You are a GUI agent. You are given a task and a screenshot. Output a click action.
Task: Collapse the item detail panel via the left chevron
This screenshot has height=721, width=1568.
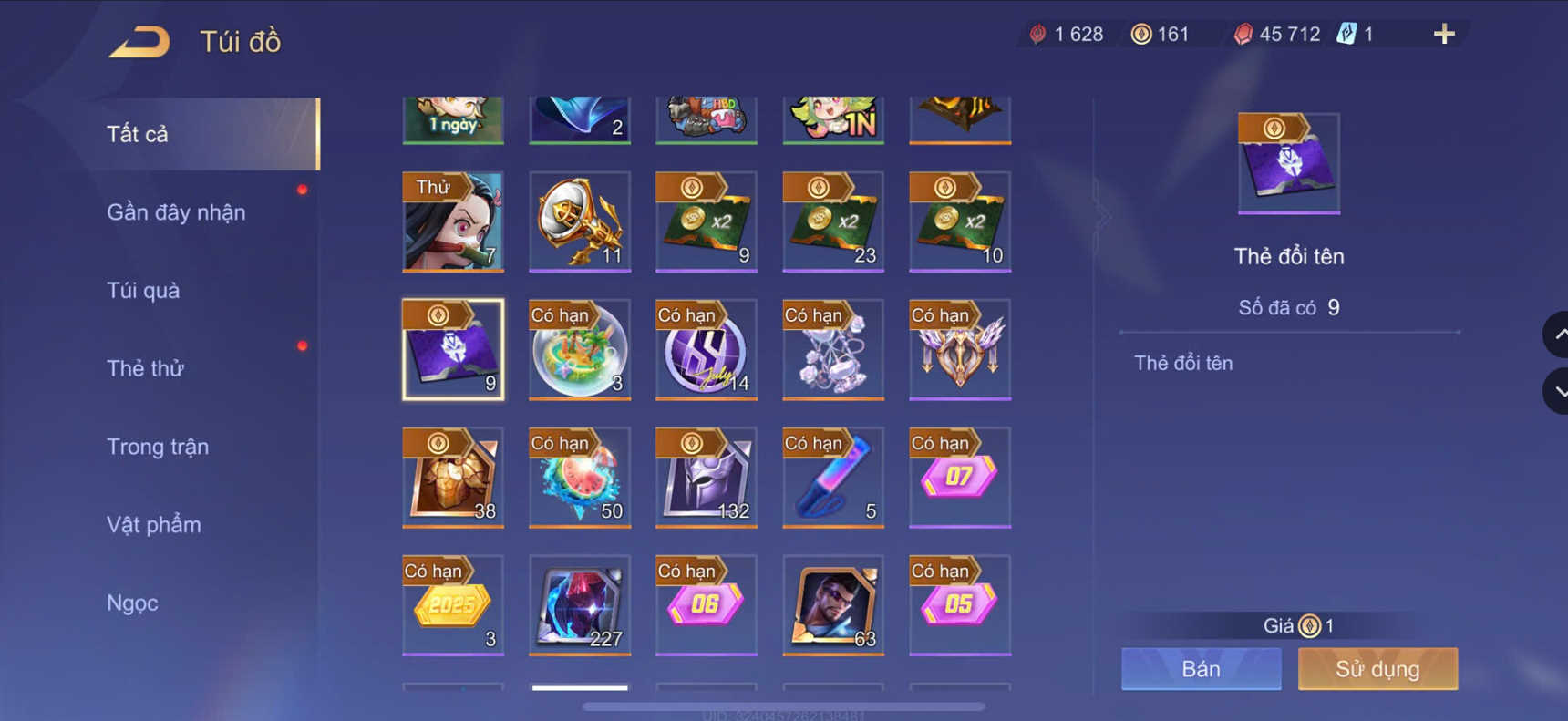tap(1102, 215)
